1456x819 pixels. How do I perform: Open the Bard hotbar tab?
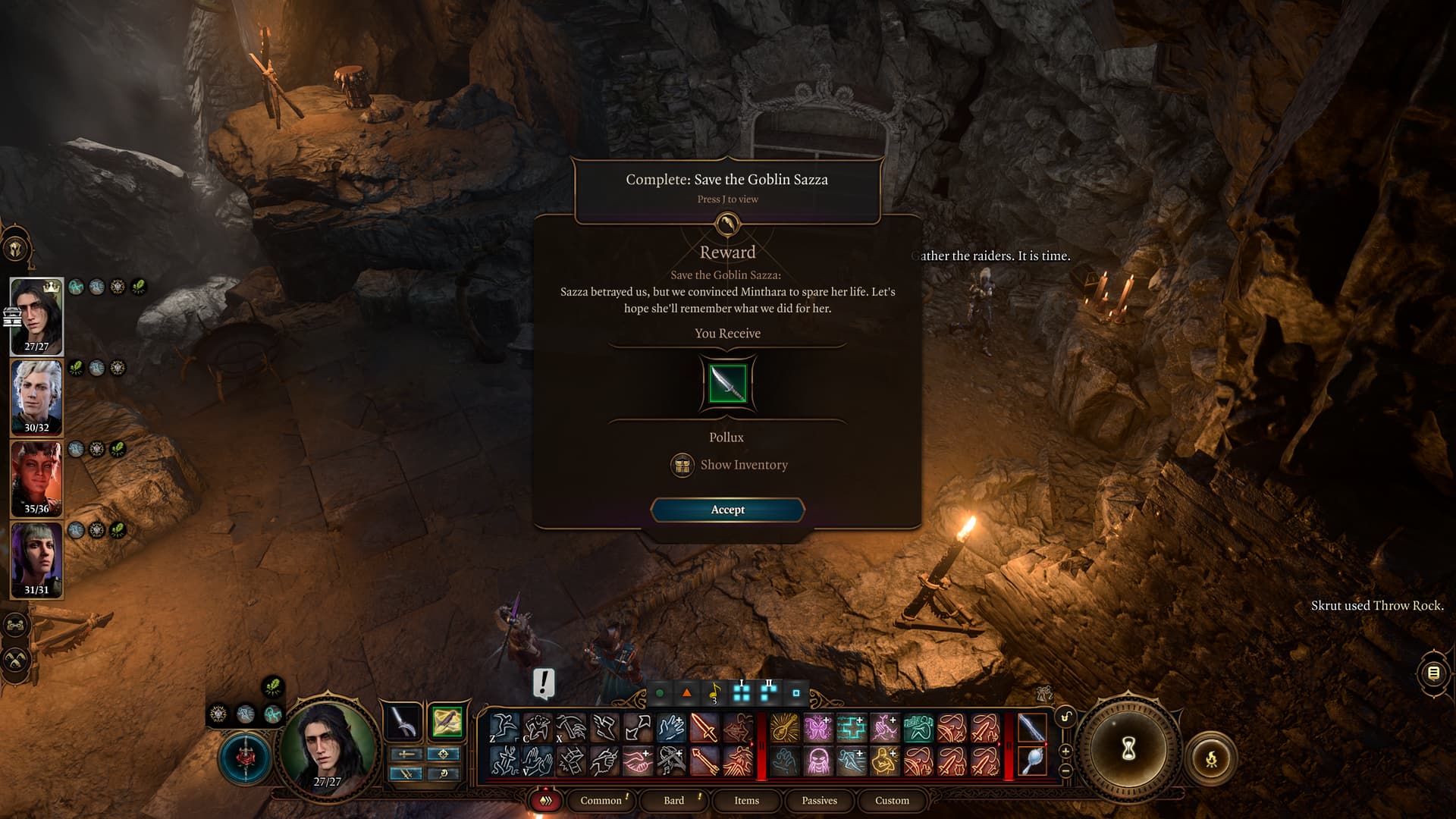tap(673, 800)
